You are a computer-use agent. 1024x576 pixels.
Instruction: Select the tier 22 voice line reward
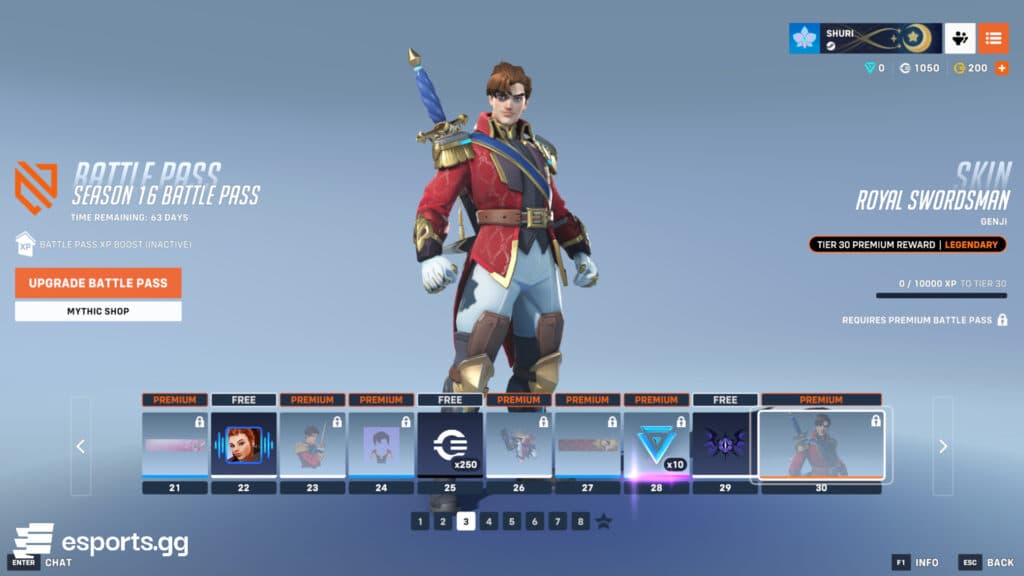point(244,444)
